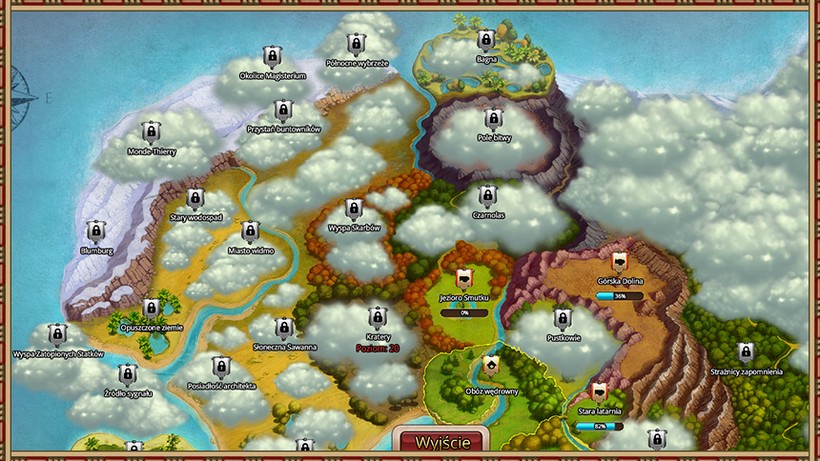Select the Obóz wędrowny camp marker
The height and width of the screenshot is (461, 820).
(x=491, y=367)
